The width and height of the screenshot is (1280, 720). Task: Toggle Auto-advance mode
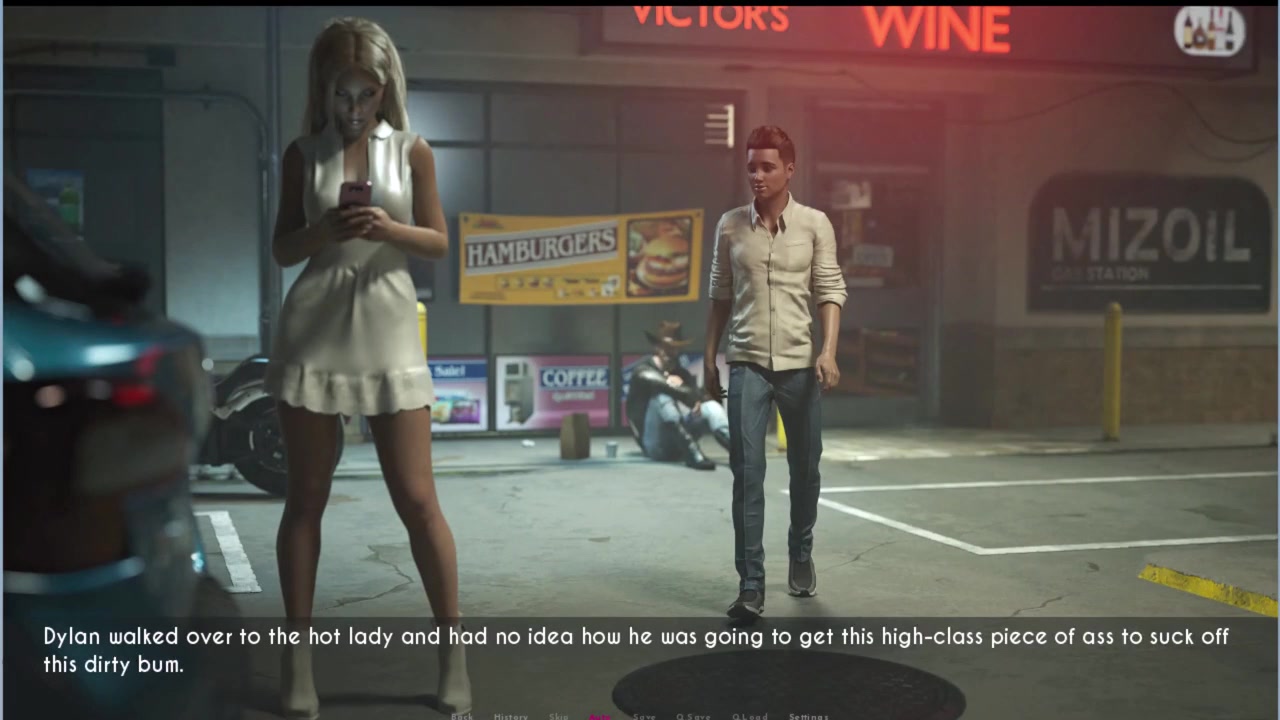[600, 716]
